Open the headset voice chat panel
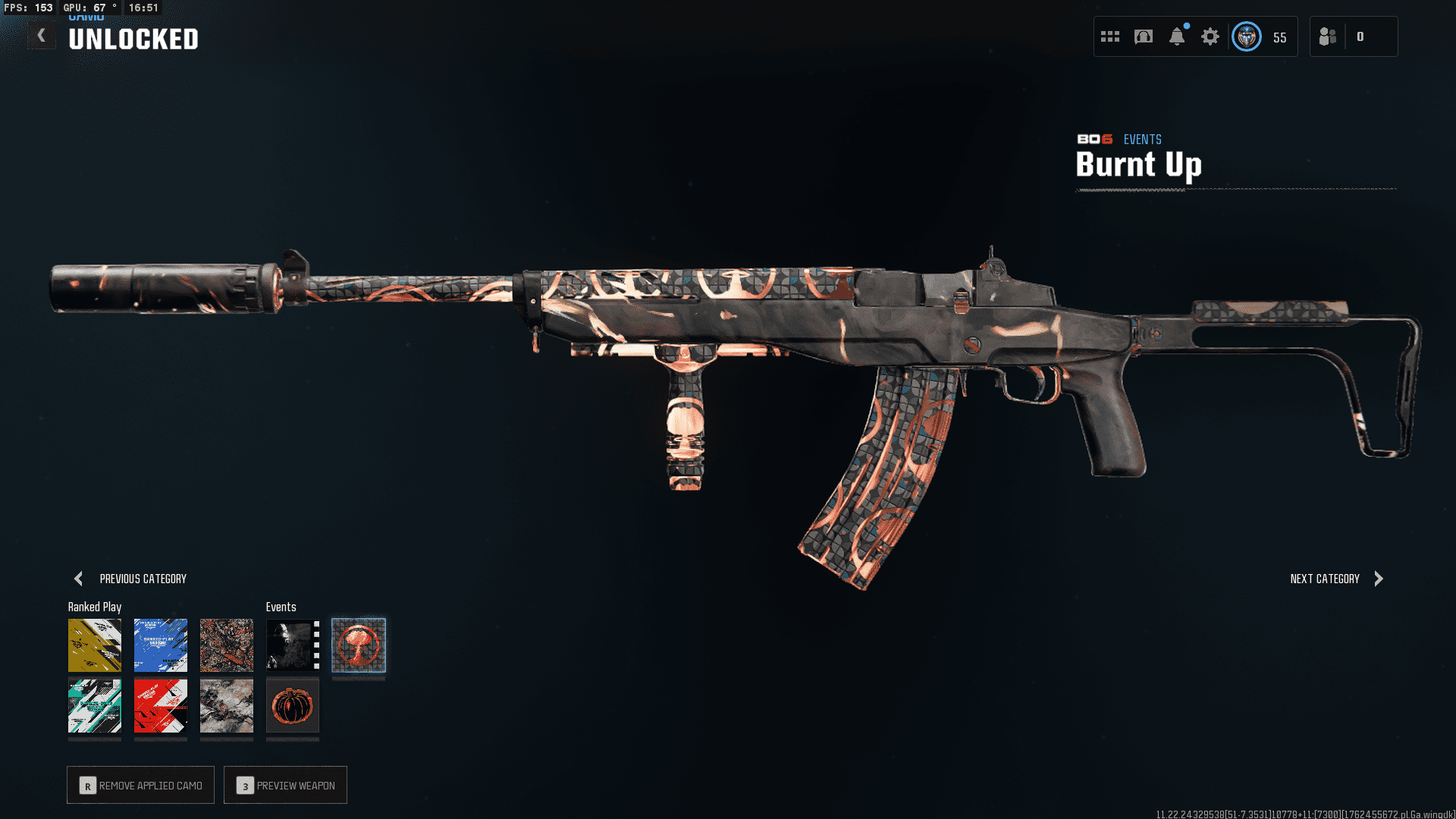1456x819 pixels. (1144, 36)
